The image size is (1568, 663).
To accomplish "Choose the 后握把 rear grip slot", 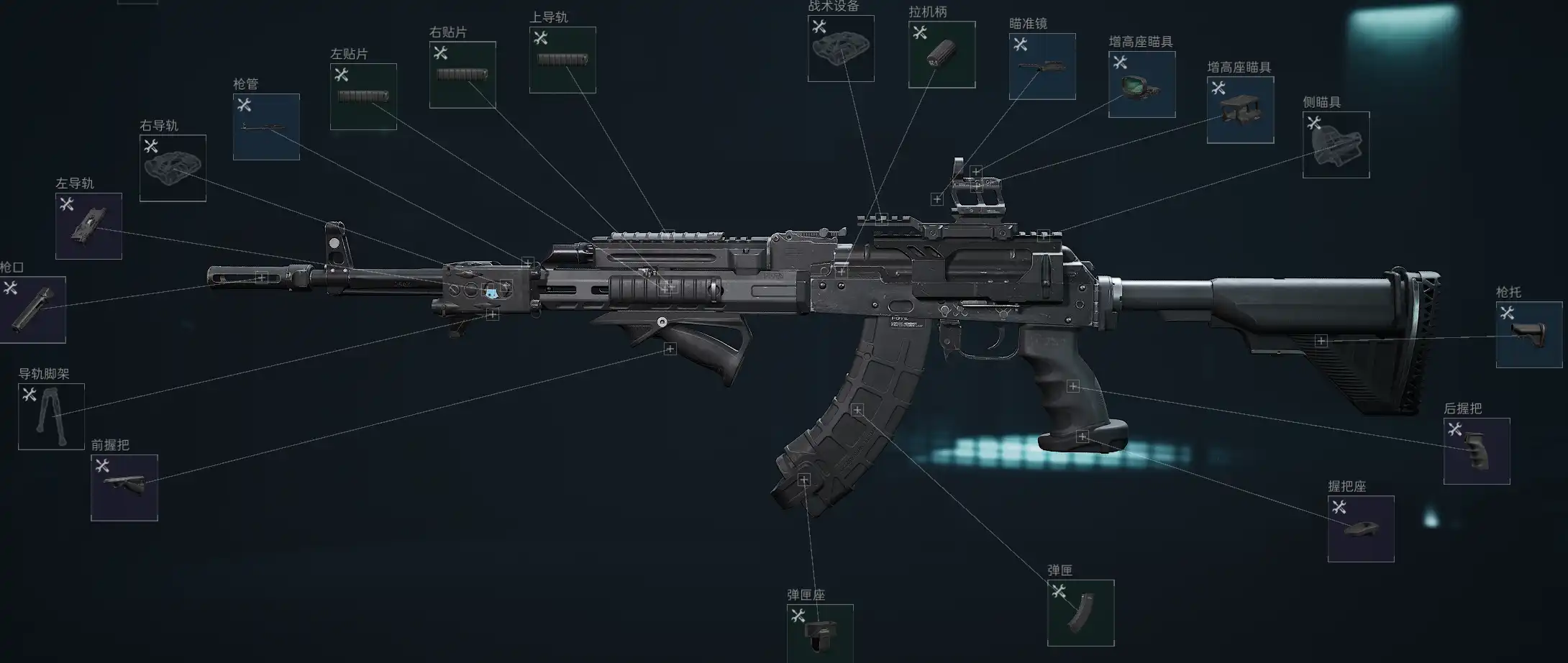I will coord(1477,451).
